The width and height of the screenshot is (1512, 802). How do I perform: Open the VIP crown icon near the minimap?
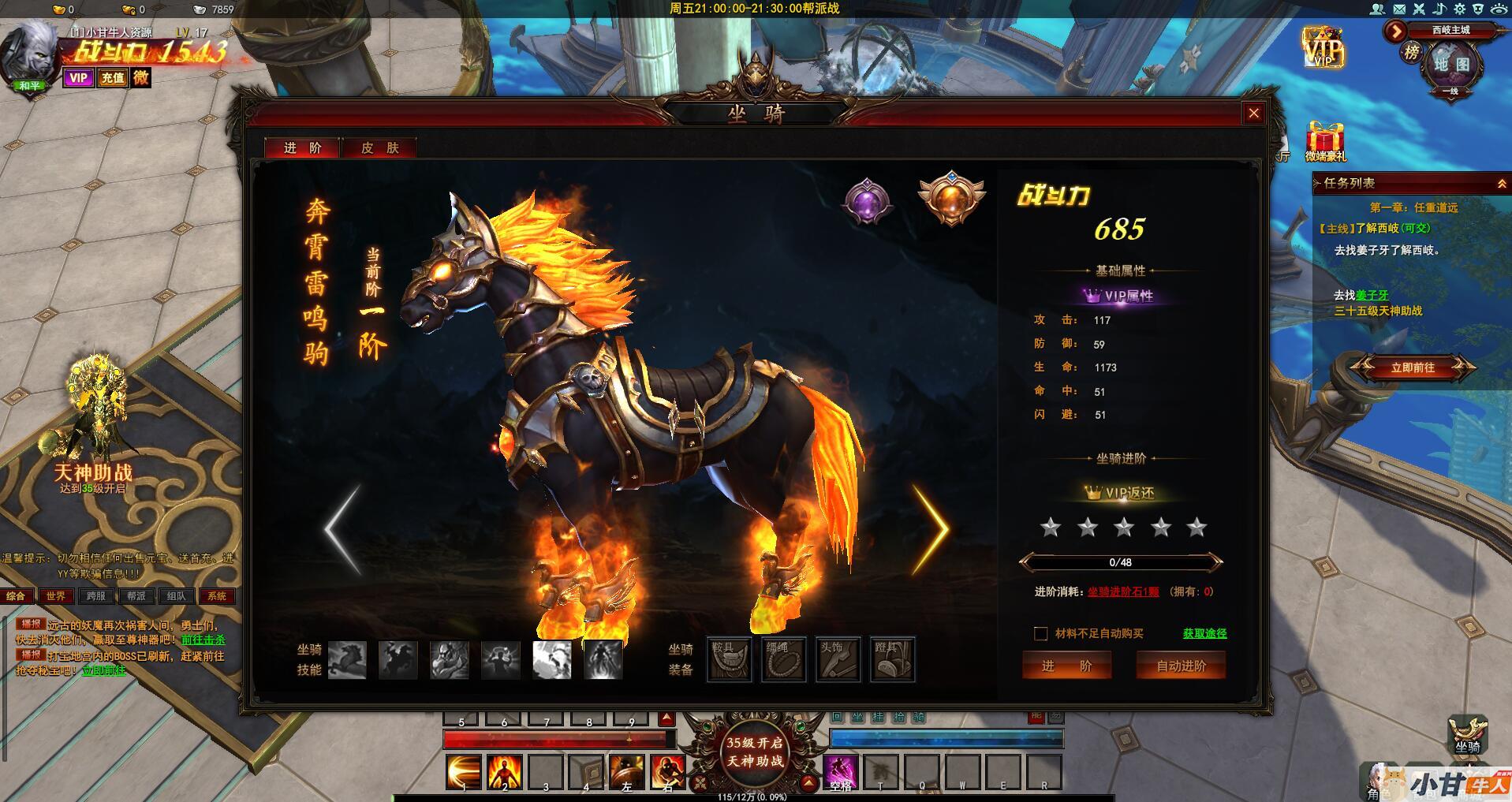1322,47
